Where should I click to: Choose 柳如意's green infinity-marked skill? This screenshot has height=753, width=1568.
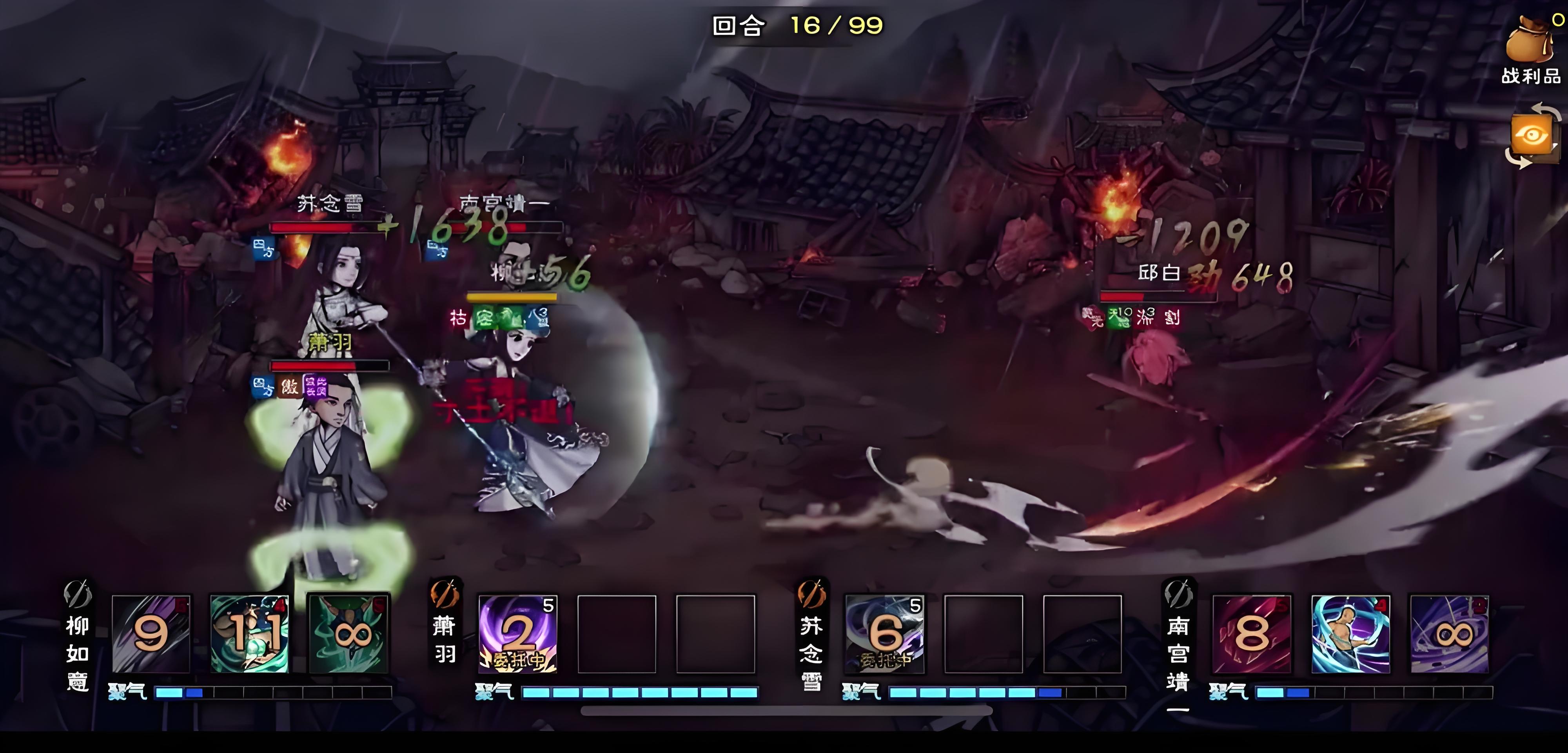(x=349, y=634)
